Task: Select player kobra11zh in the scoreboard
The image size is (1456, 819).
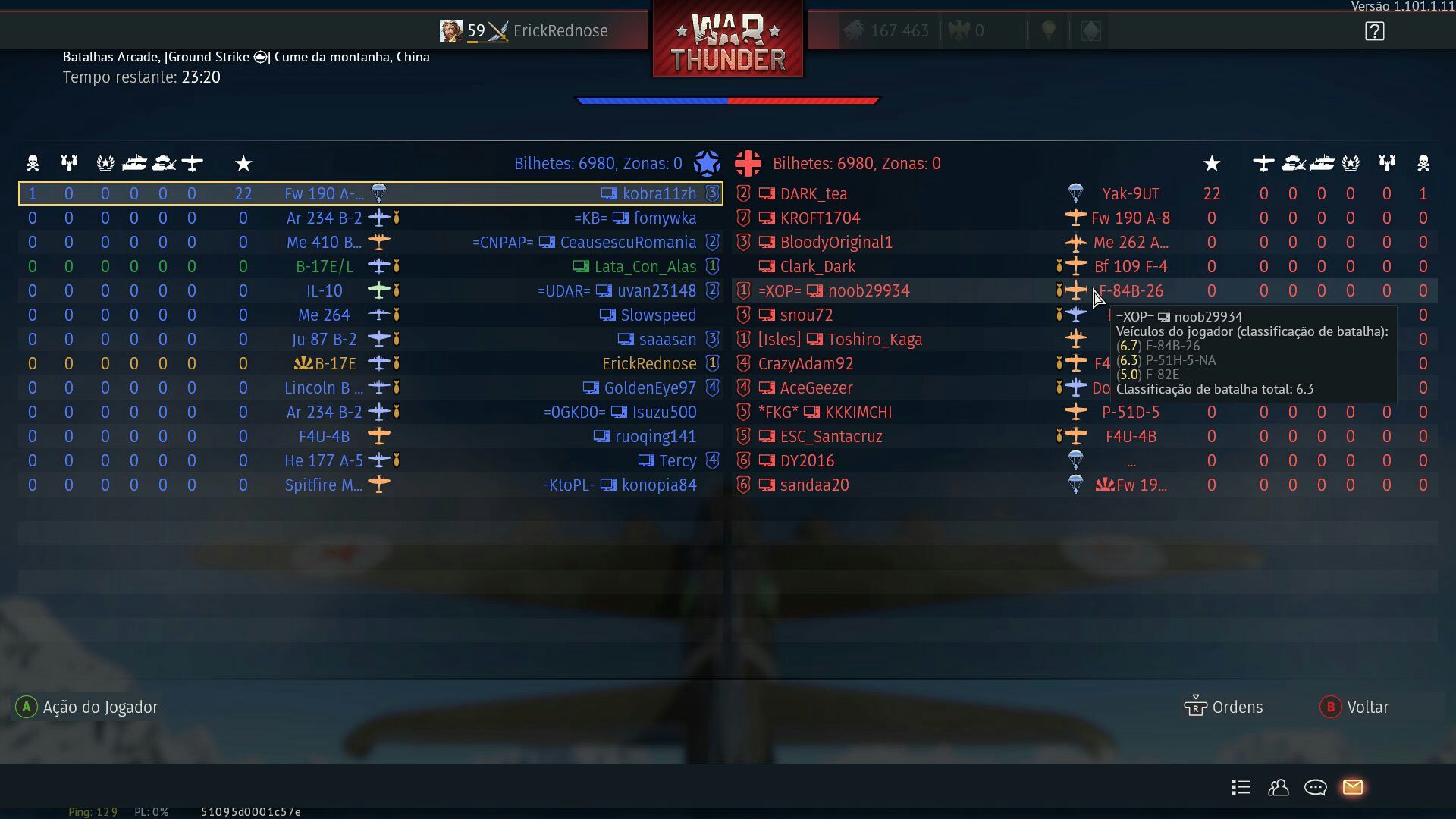Action: [660, 193]
